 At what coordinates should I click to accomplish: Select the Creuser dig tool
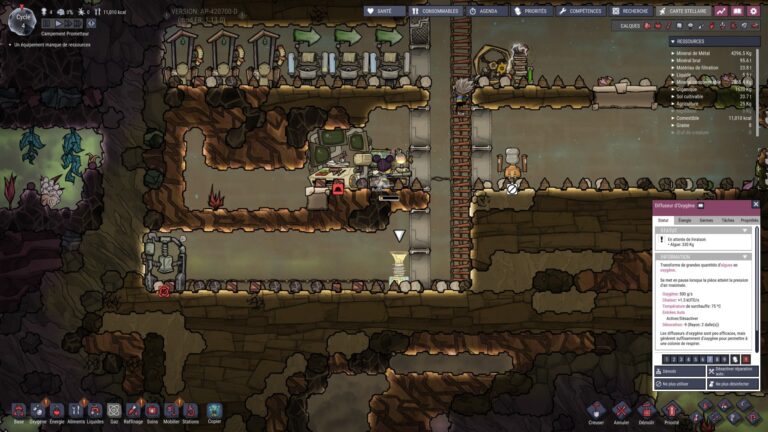[x=596, y=411]
